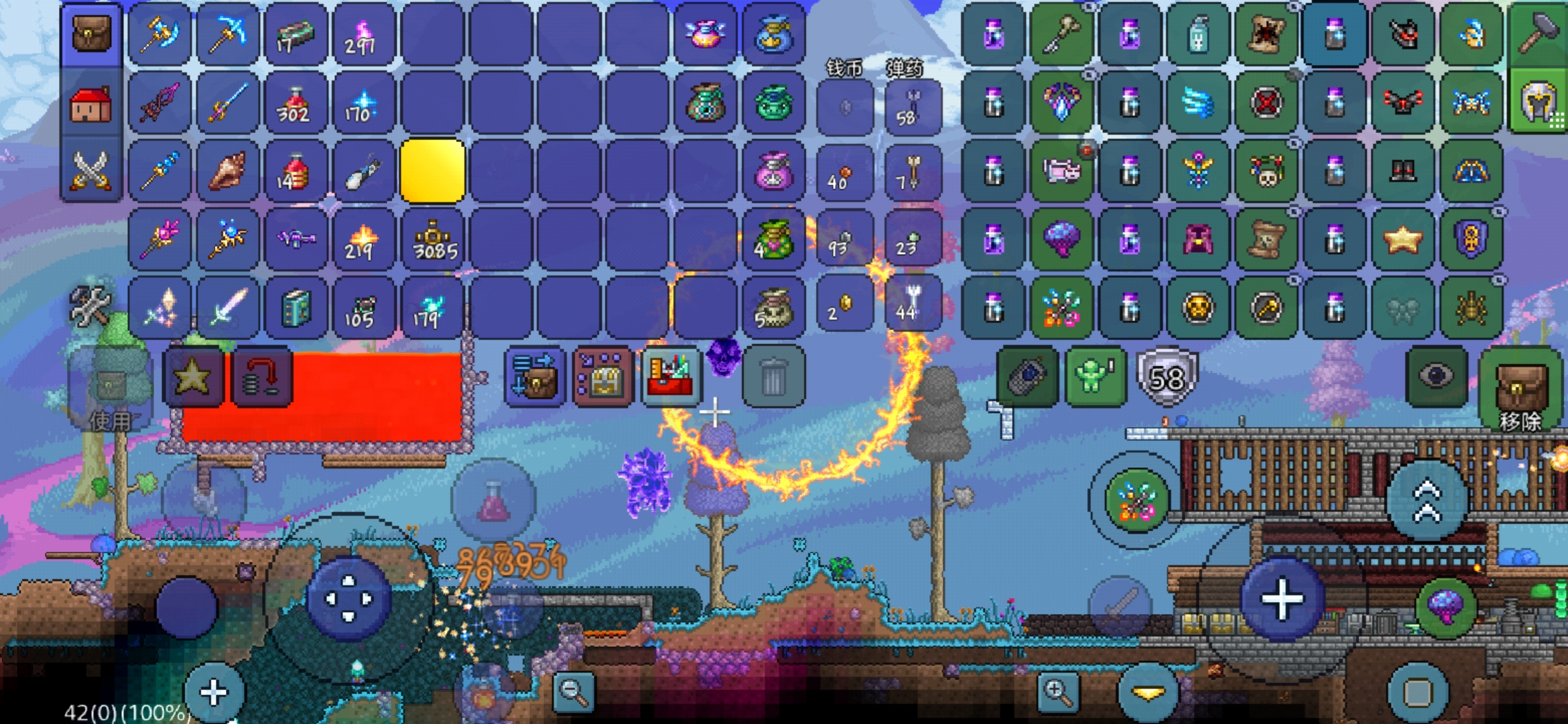Zoom out with the minus magnifier
Viewport: 1568px width, 724px height.
574,692
